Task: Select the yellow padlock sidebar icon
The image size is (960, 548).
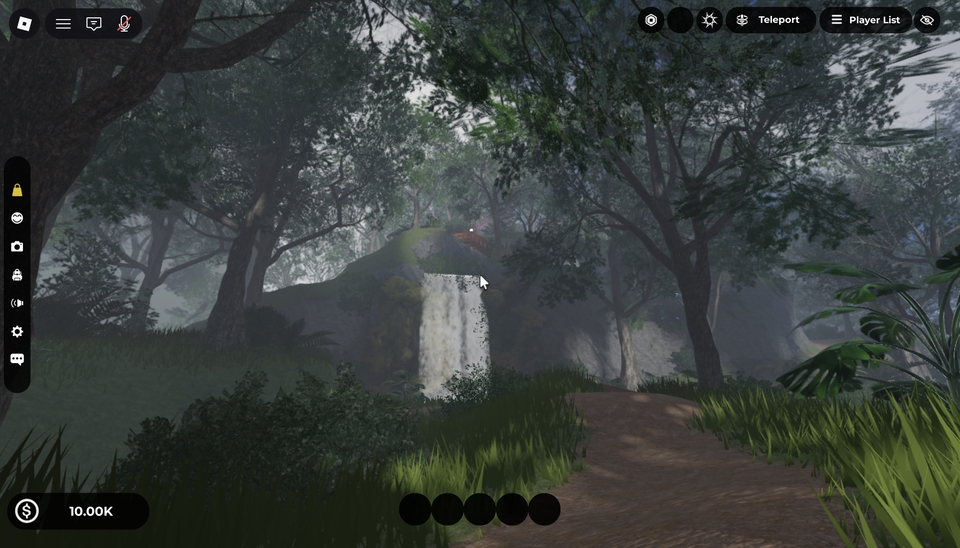Action: (17, 190)
